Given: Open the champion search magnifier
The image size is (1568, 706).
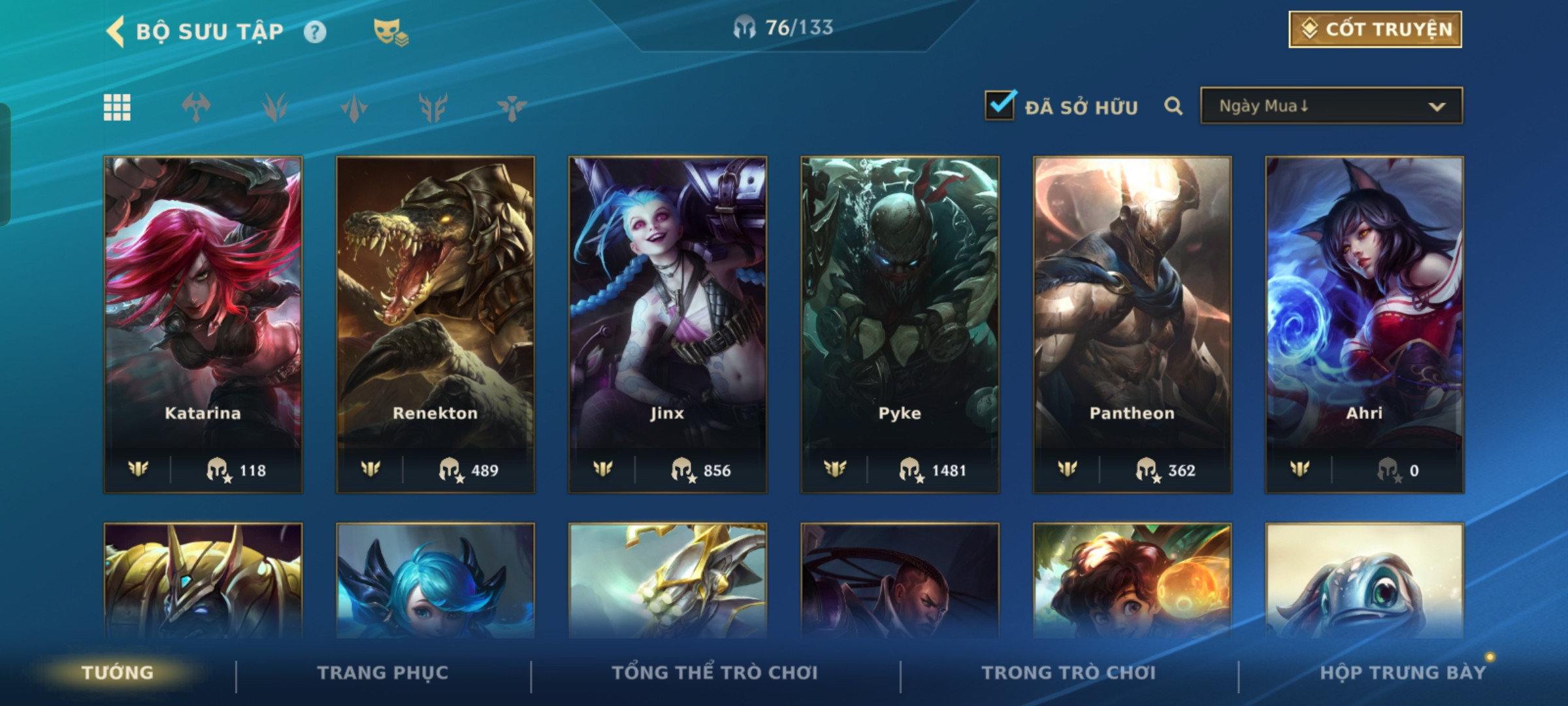Looking at the screenshot, I should [1173, 106].
